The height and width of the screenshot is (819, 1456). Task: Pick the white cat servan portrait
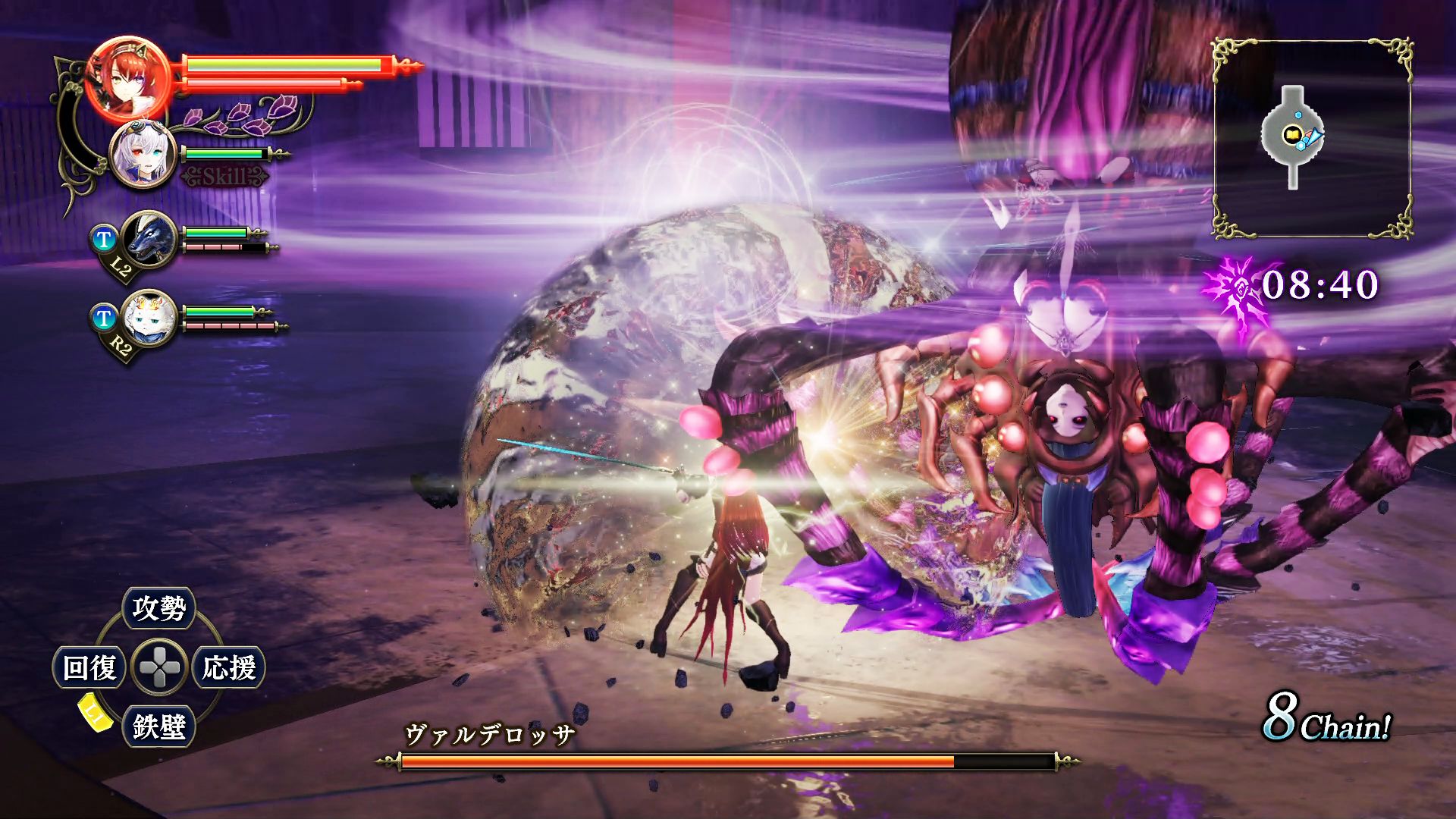149,318
